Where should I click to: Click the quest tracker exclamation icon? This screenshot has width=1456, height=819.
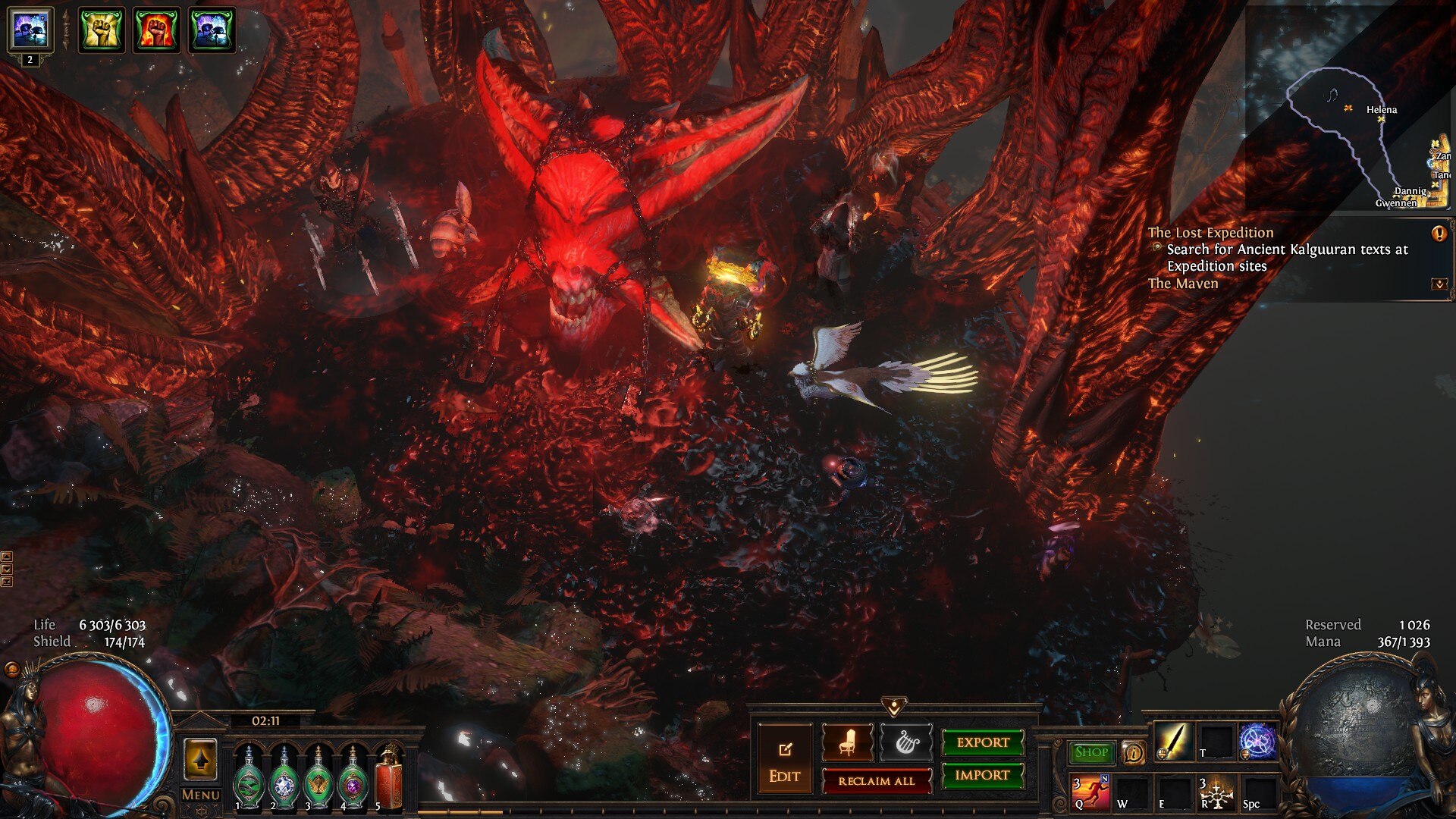pyautogui.click(x=1439, y=234)
